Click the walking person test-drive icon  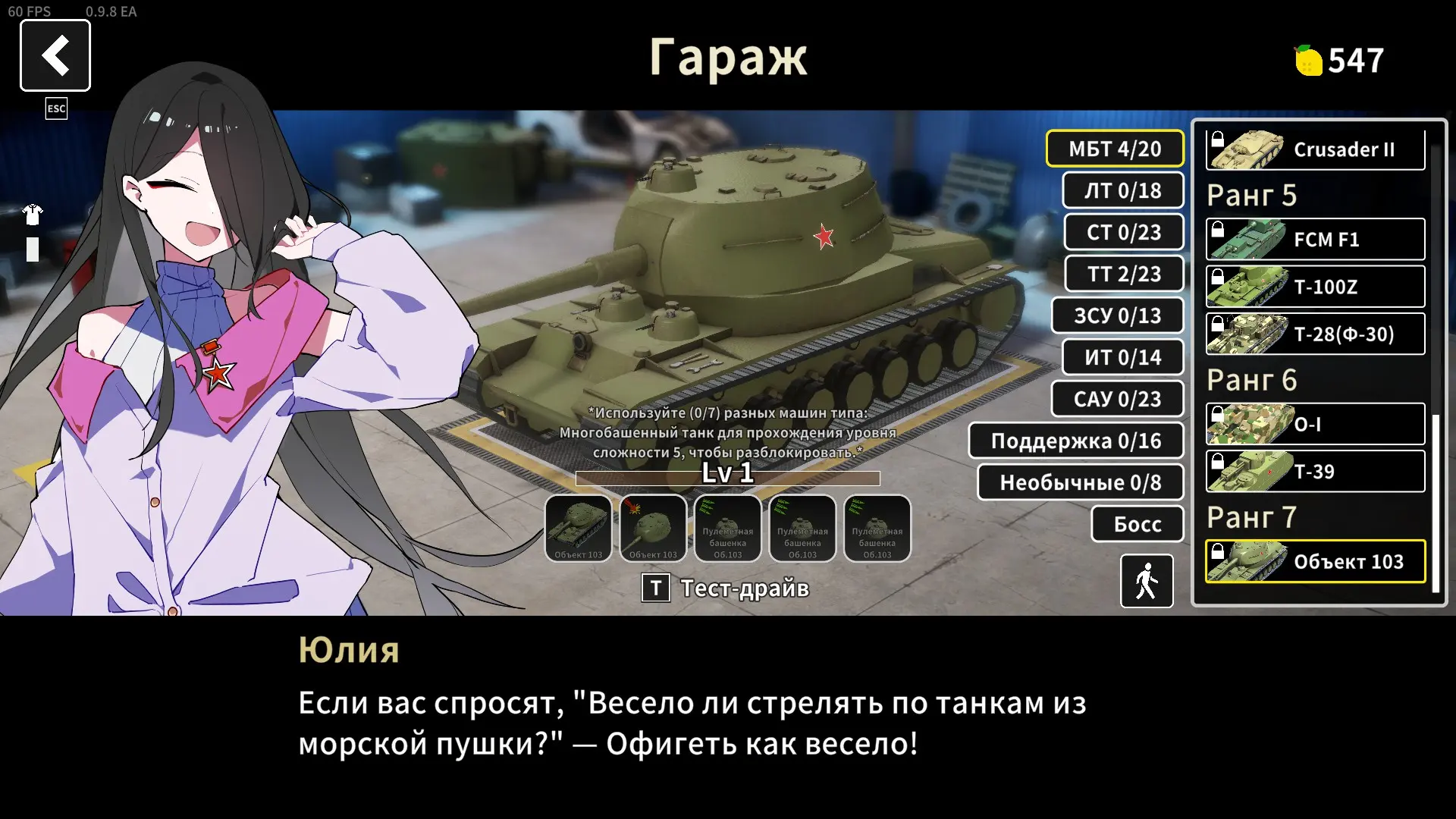click(x=1146, y=581)
